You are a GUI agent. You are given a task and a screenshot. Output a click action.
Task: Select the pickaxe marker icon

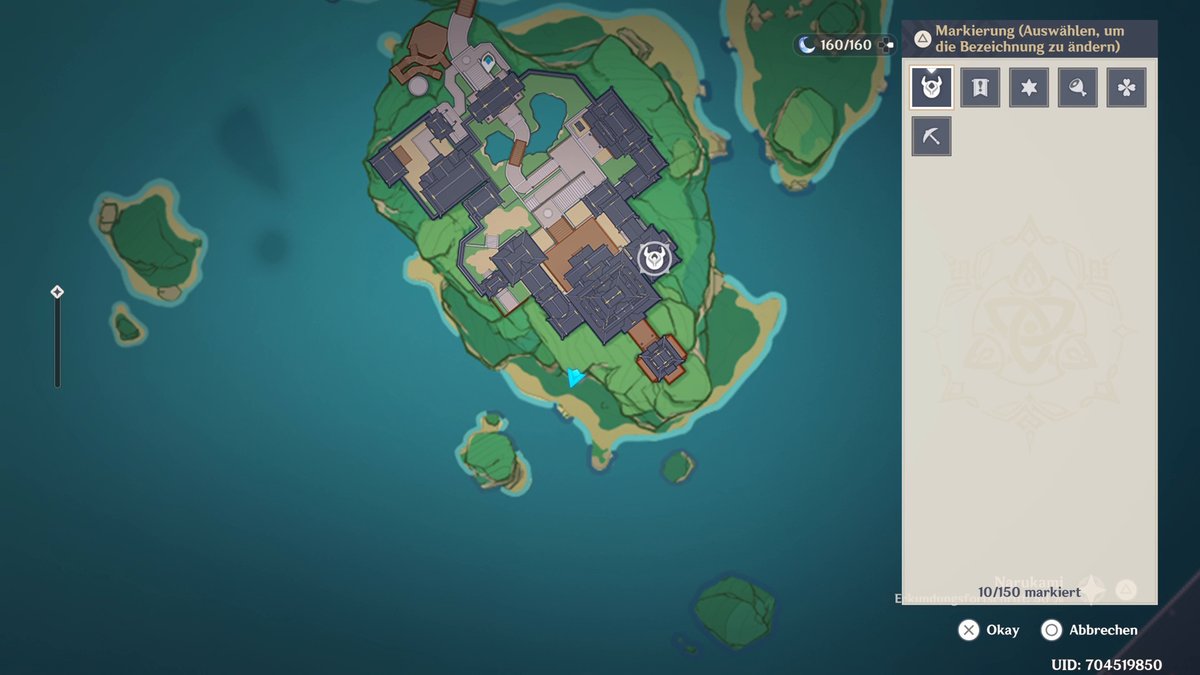click(931, 136)
